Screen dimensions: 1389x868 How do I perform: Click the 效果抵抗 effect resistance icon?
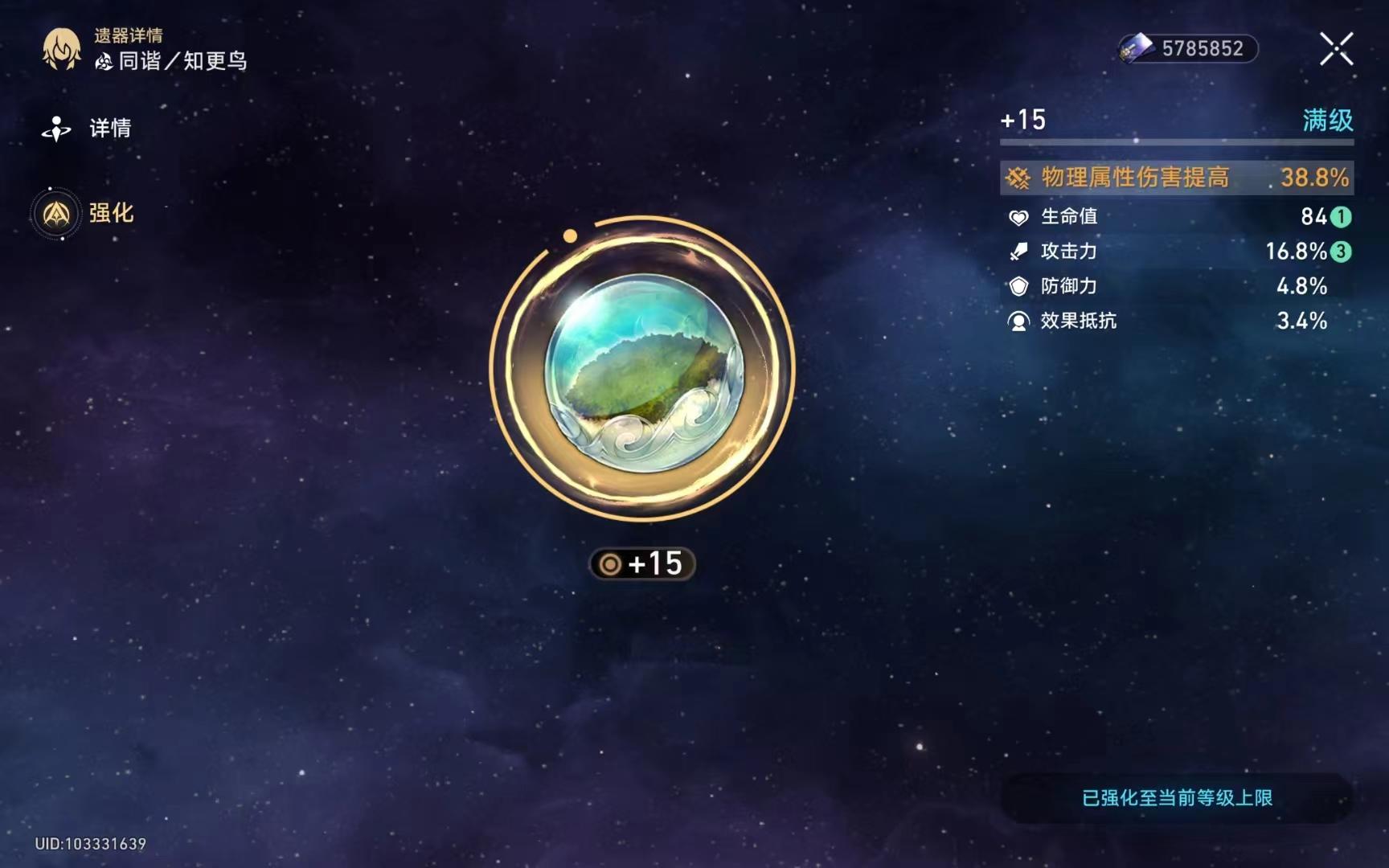[1019, 321]
